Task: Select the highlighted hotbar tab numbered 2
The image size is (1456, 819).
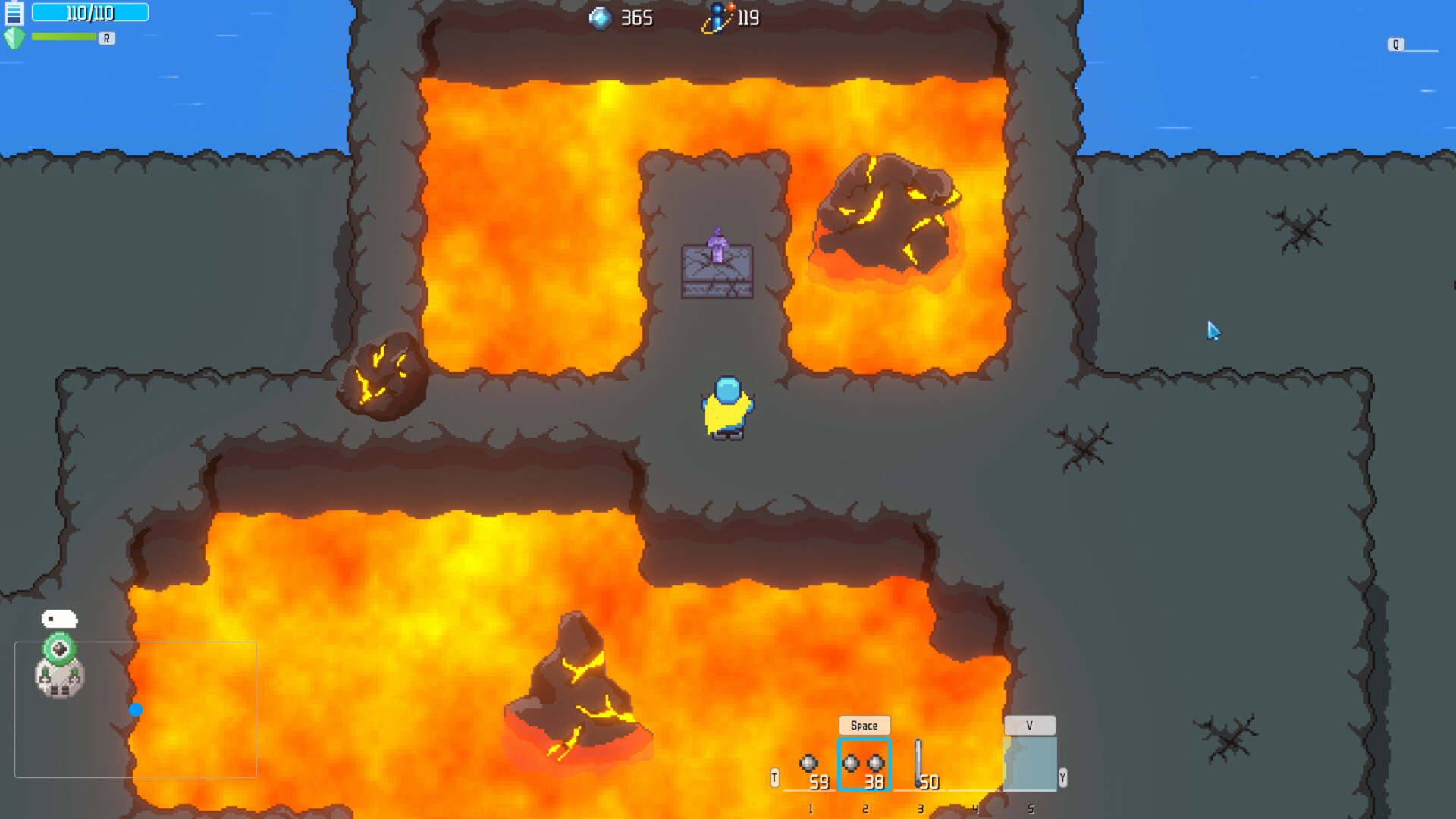Action: (864, 808)
